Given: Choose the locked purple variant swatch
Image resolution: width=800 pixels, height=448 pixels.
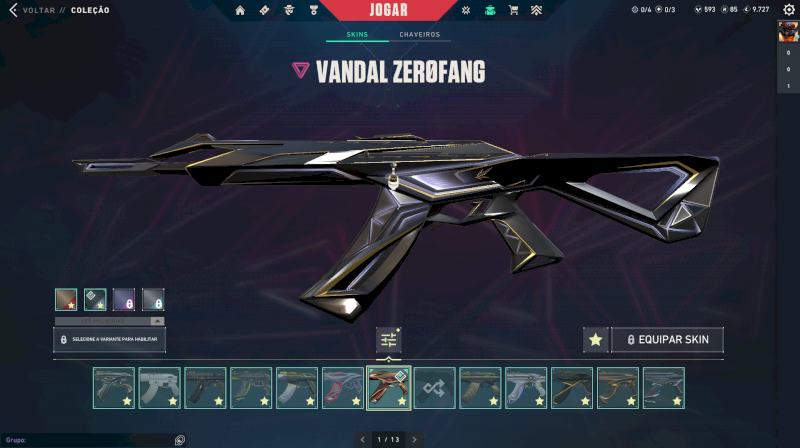Looking at the screenshot, I should point(124,299).
